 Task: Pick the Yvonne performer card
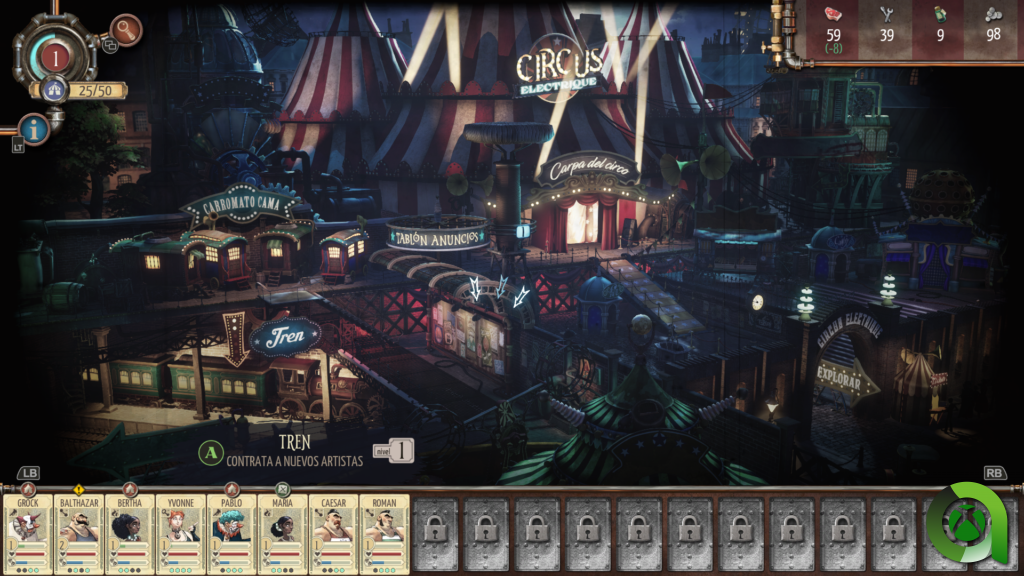181,534
